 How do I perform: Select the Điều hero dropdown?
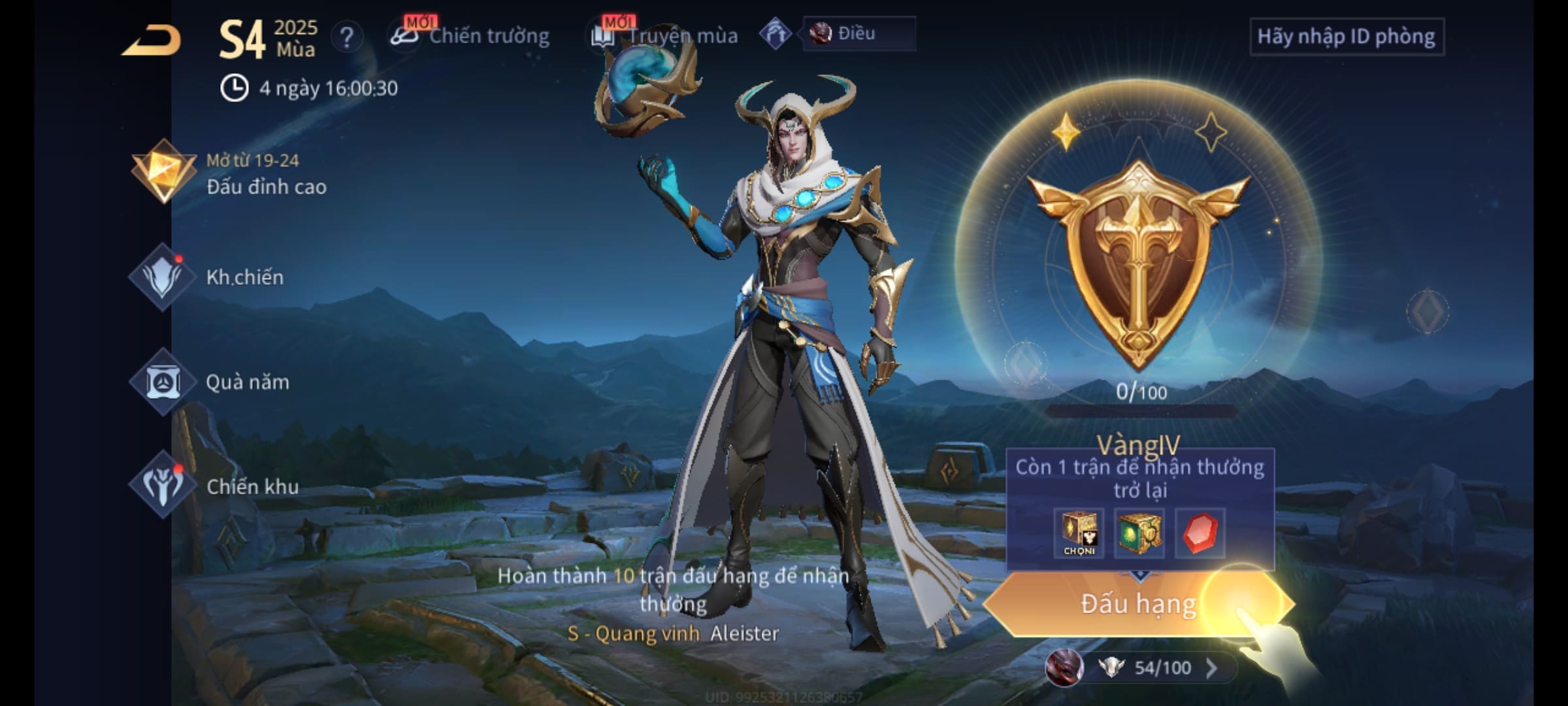tap(858, 33)
